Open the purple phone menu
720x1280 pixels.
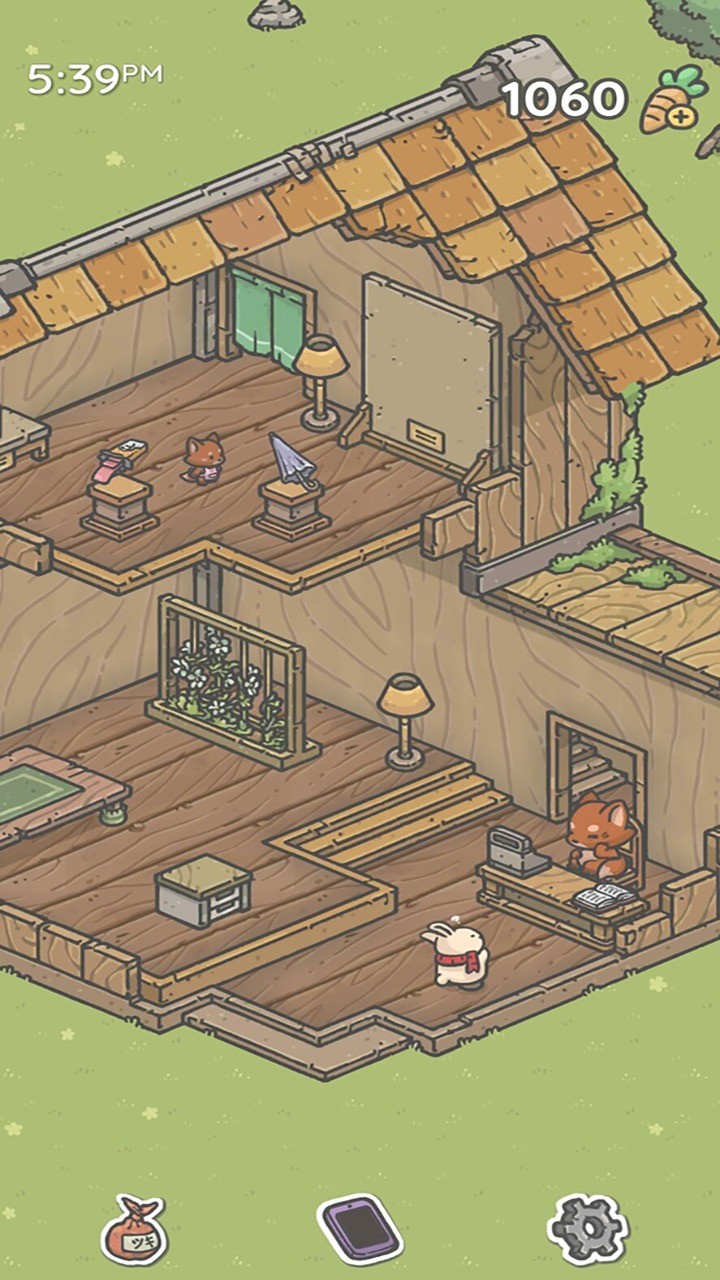click(x=360, y=1229)
